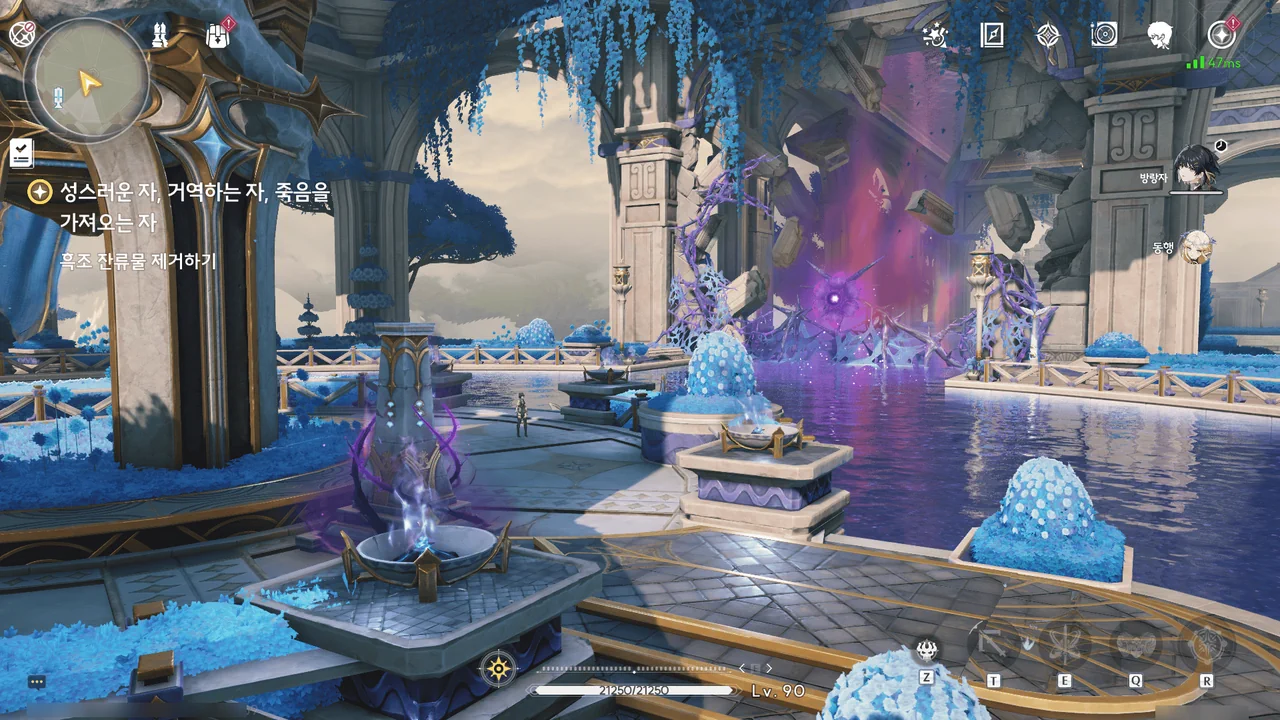Image resolution: width=1280 pixels, height=720 pixels.
Task: Open the turntable record player icon
Action: 1104,35
